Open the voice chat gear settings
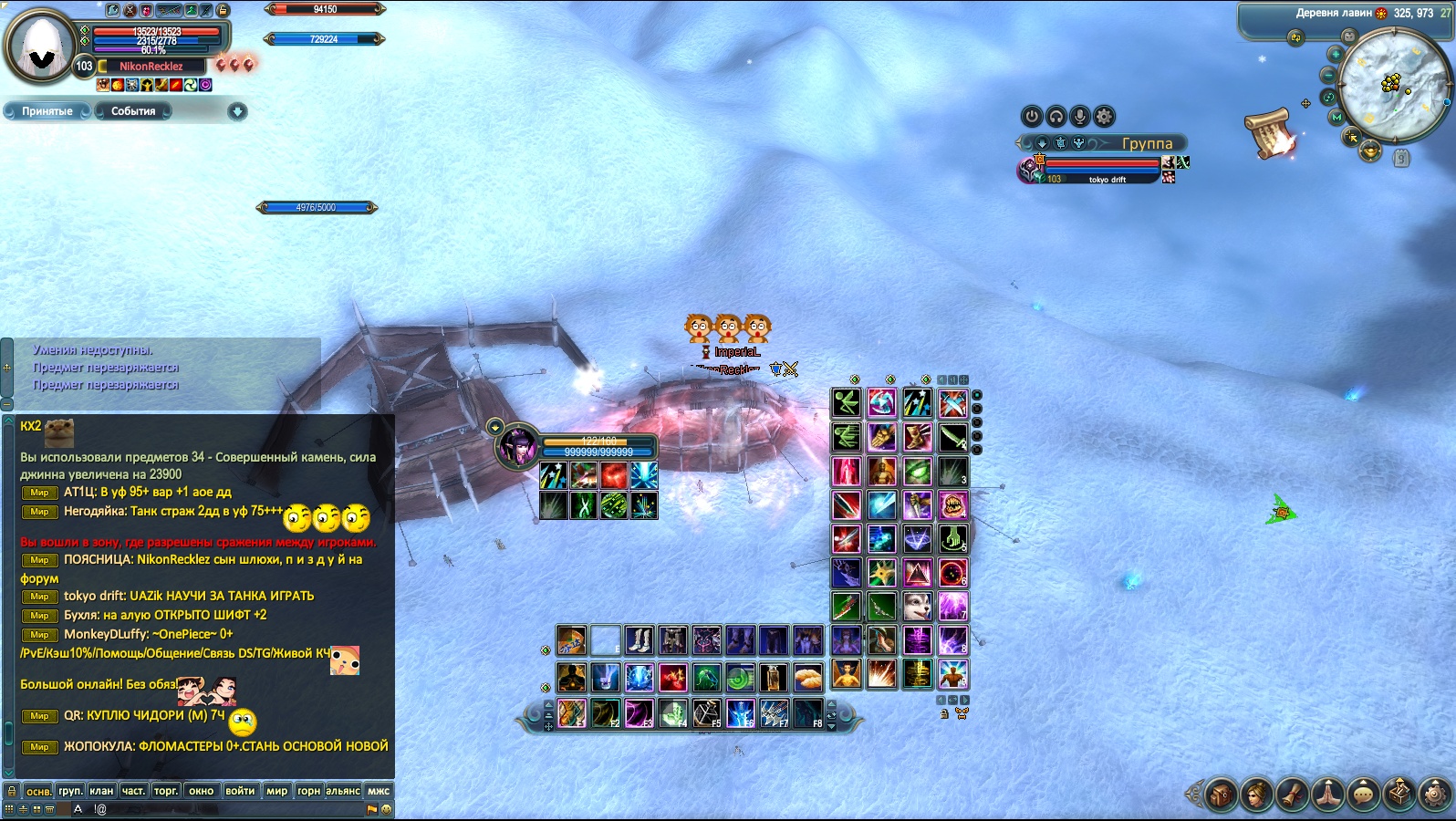Image resolution: width=1456 pixels, height=821 pixels. click(1104, 116)
